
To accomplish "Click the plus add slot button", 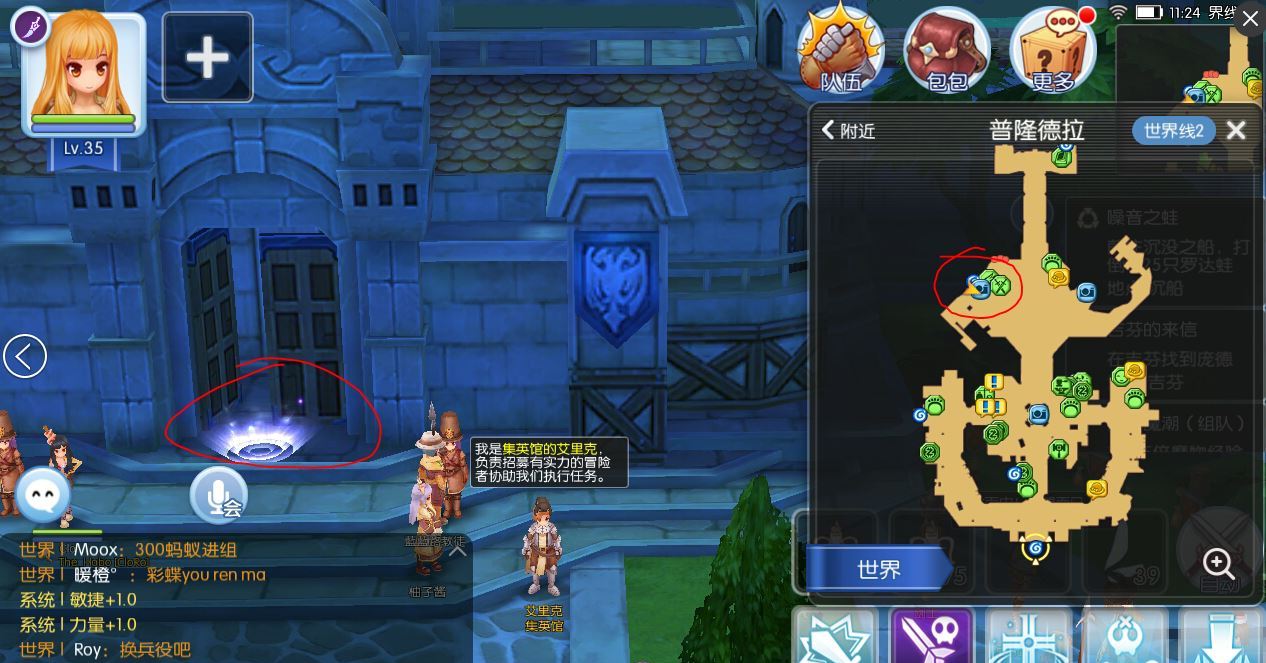I will tap(207, 58).
